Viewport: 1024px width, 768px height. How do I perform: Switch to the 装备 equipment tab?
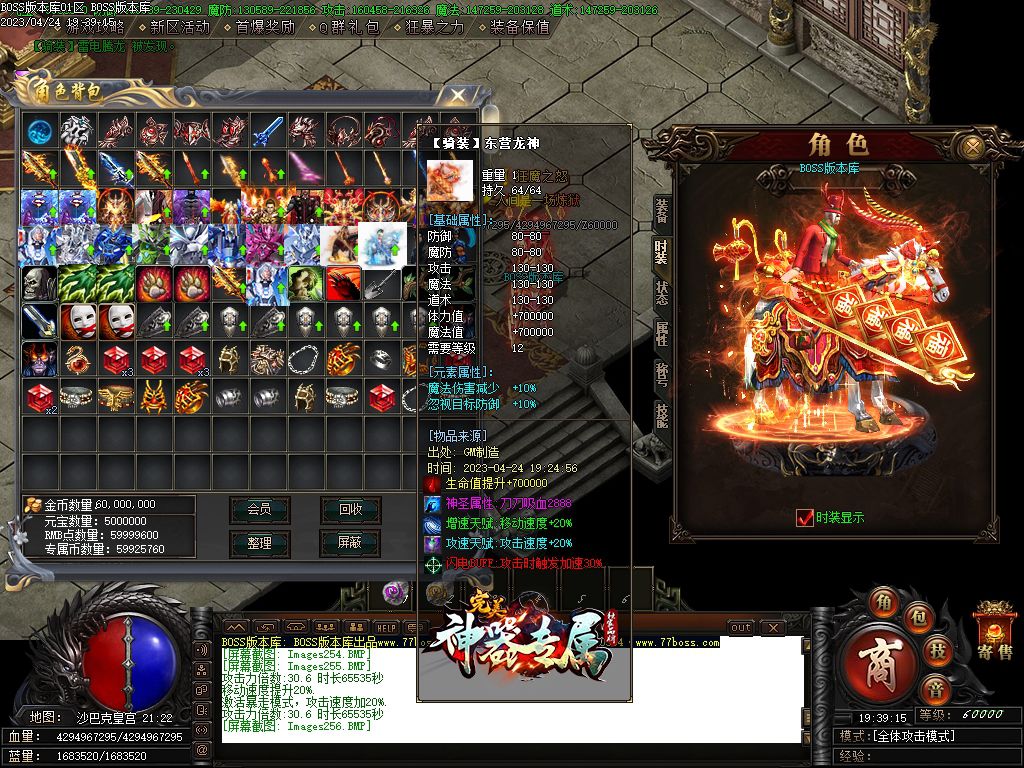click(662, 210)
